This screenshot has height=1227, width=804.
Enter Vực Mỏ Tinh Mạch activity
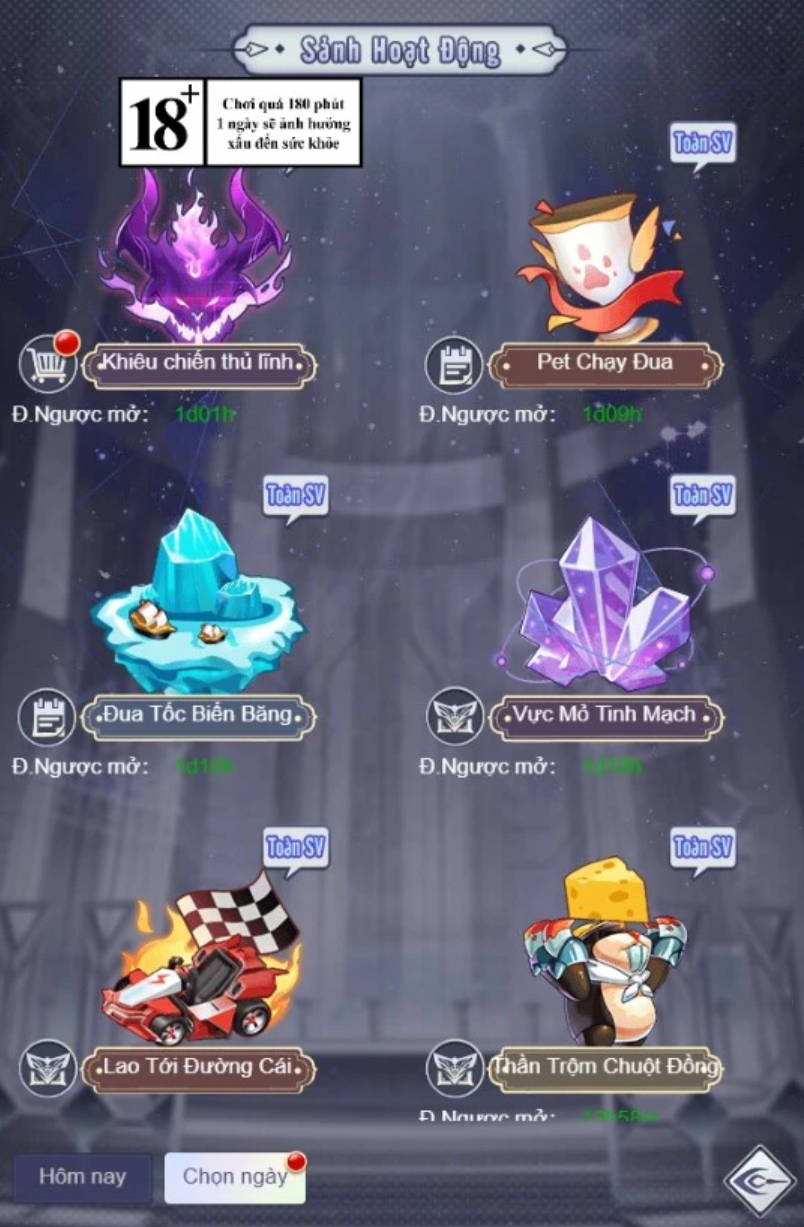point(605,716)
